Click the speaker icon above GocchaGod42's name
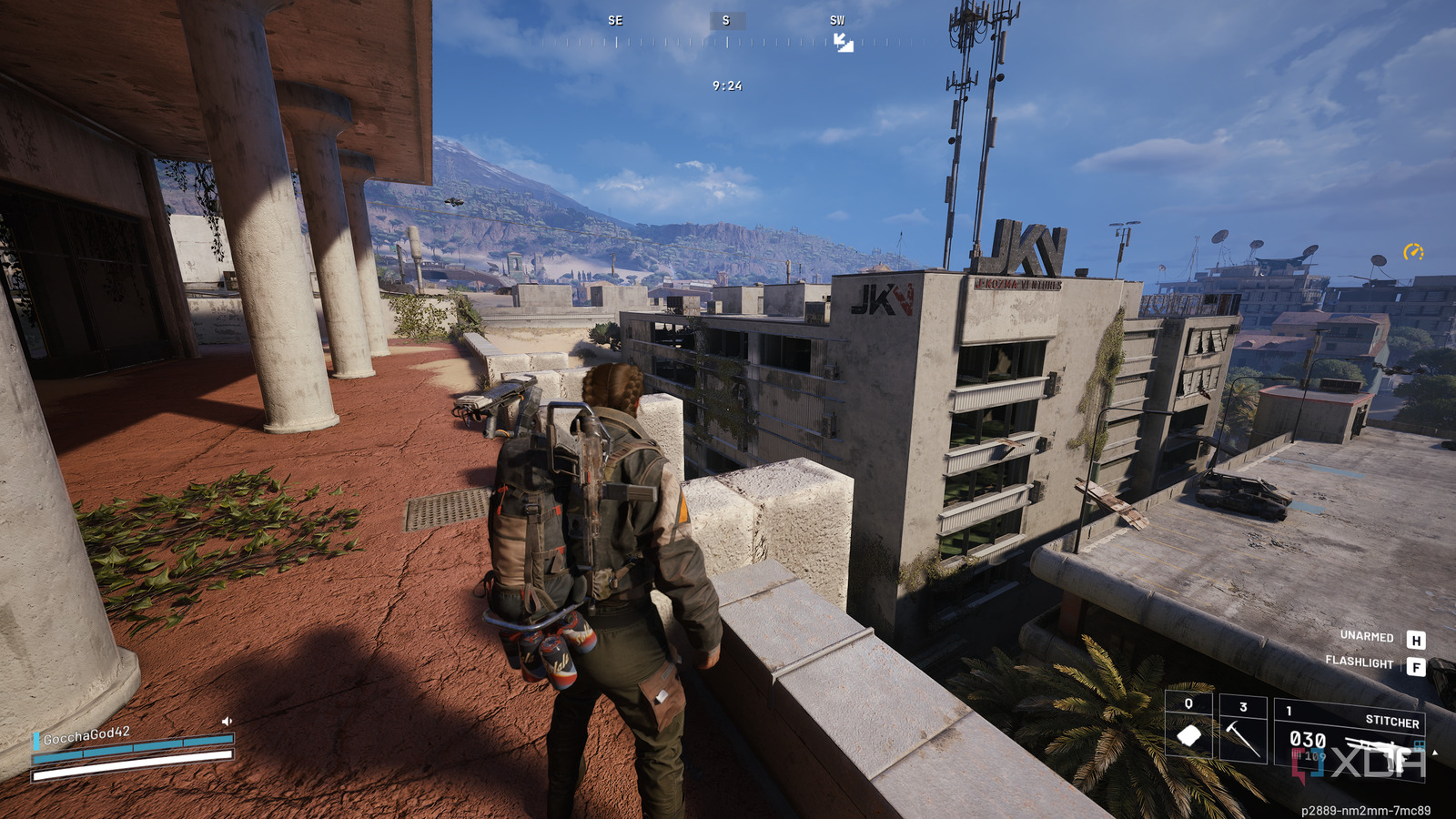The height and width of the screenshot is (819, 1456). 227,721
